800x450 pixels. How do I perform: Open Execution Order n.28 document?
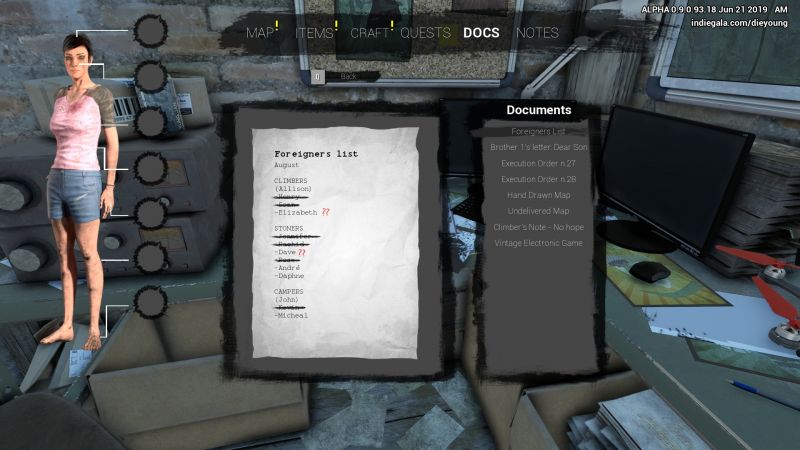tap(538, 179)
